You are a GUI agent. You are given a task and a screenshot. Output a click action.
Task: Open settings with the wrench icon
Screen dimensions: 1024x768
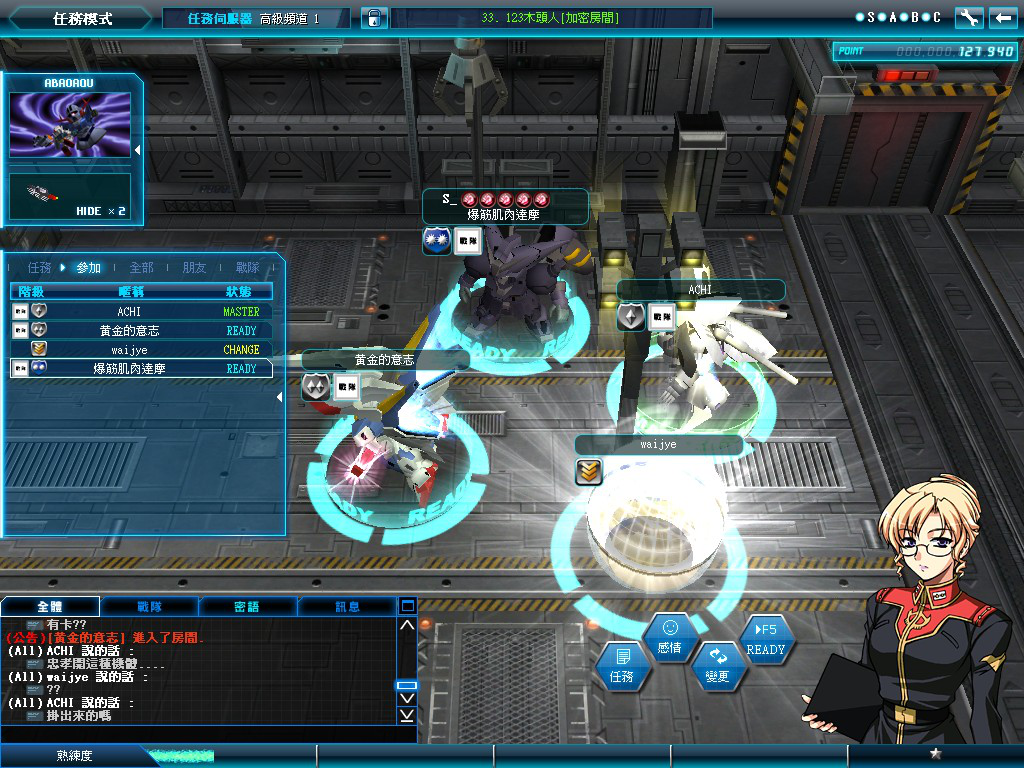[968, 18]
